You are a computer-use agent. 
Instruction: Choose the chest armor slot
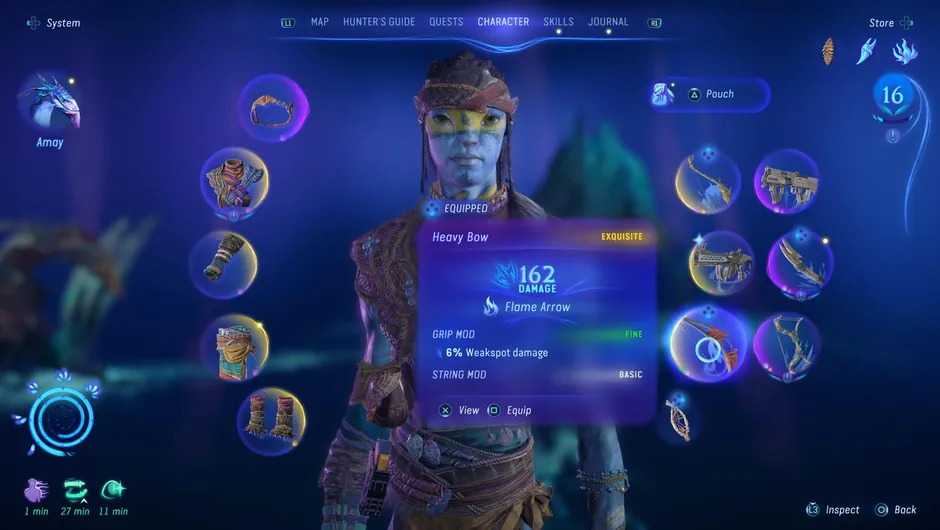(x=234, y=182)
